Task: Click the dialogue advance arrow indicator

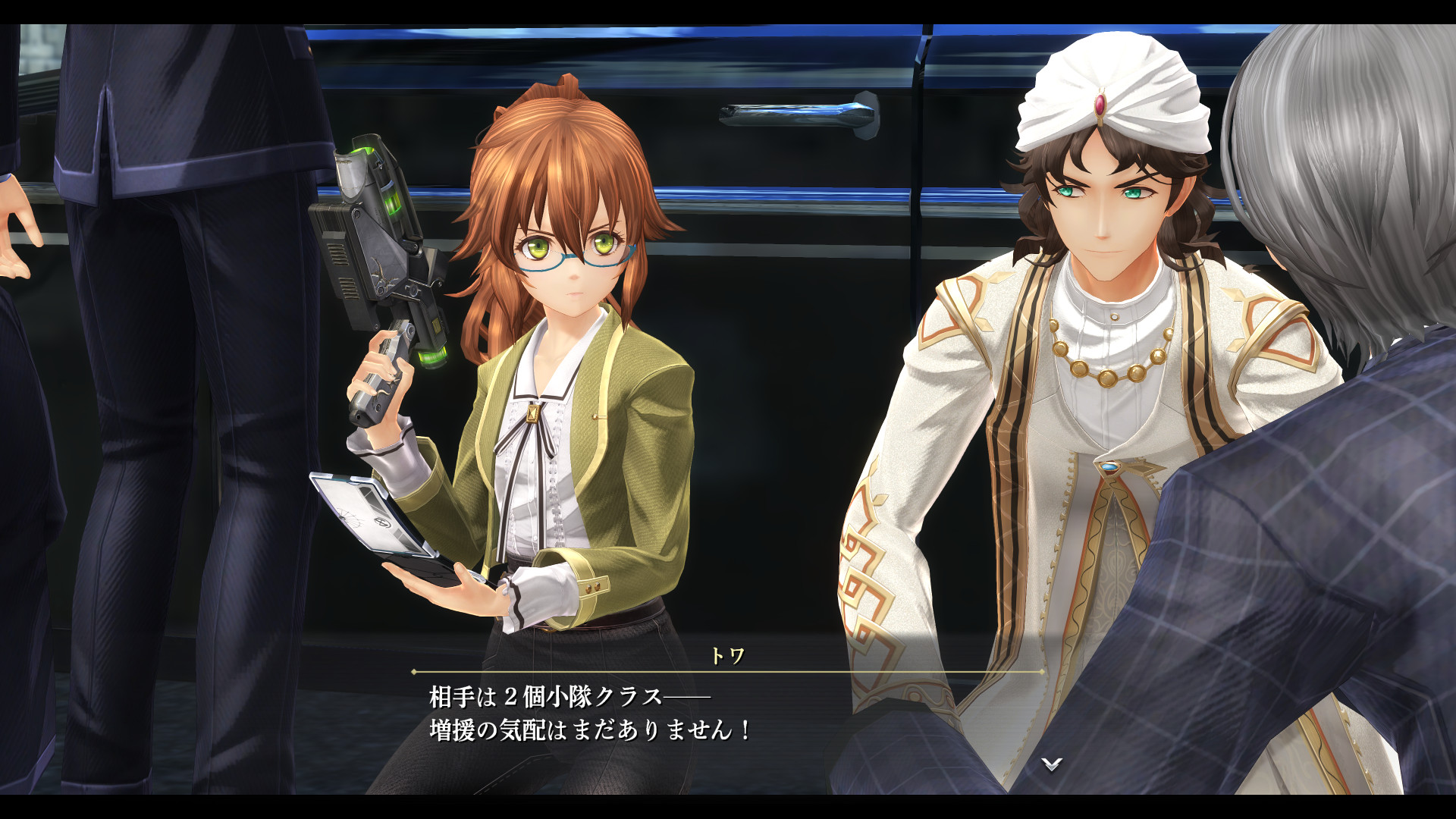Action: click(x=1051, y=764)
